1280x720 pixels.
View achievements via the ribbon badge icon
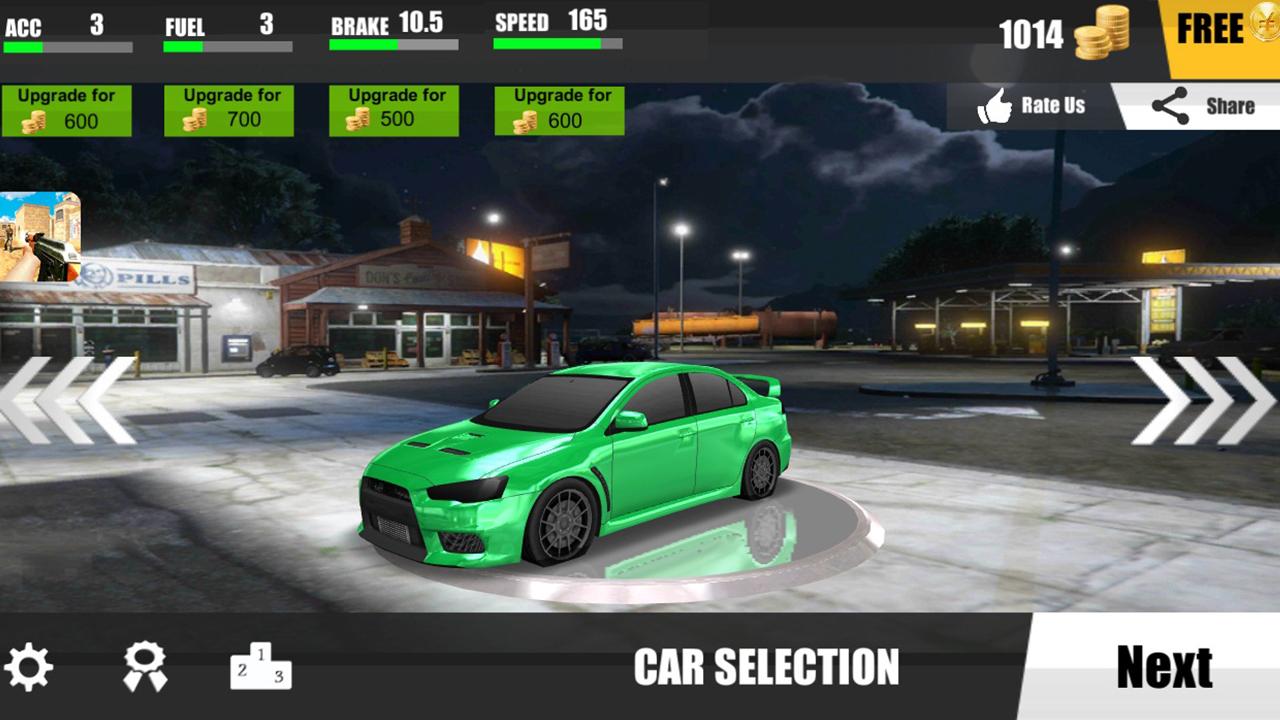145,667
